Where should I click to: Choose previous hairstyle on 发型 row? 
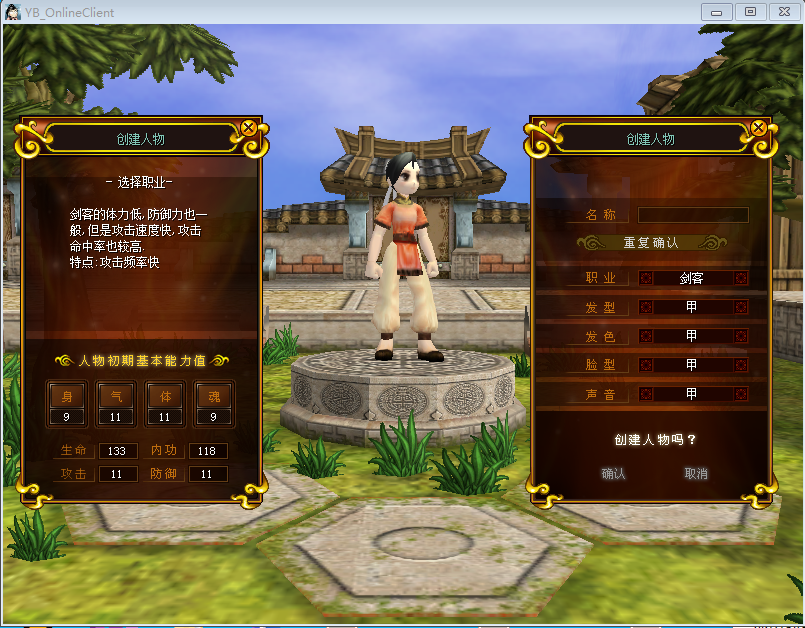coord(646,308)
